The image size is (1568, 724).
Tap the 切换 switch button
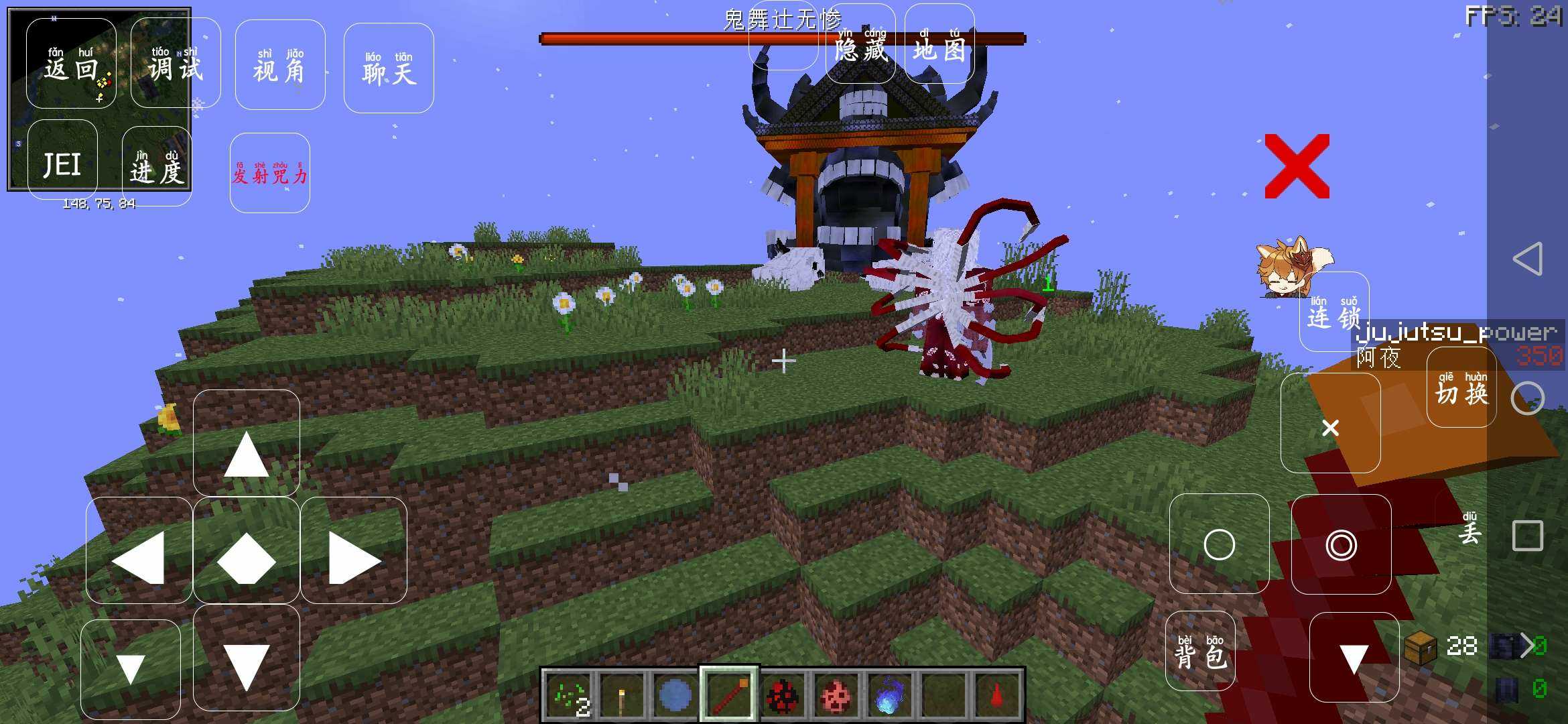(x=1461, y=390)
